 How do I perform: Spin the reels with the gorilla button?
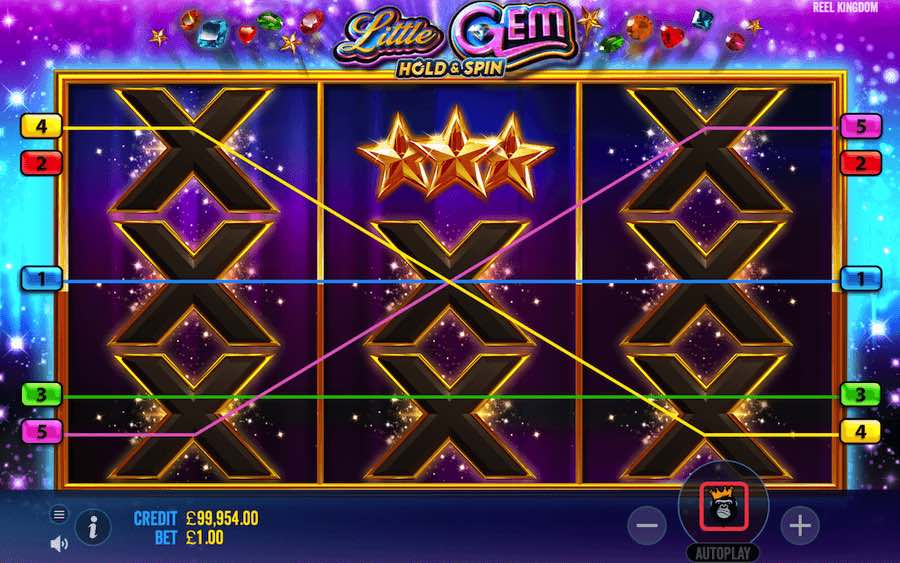(x=722, y=506)
